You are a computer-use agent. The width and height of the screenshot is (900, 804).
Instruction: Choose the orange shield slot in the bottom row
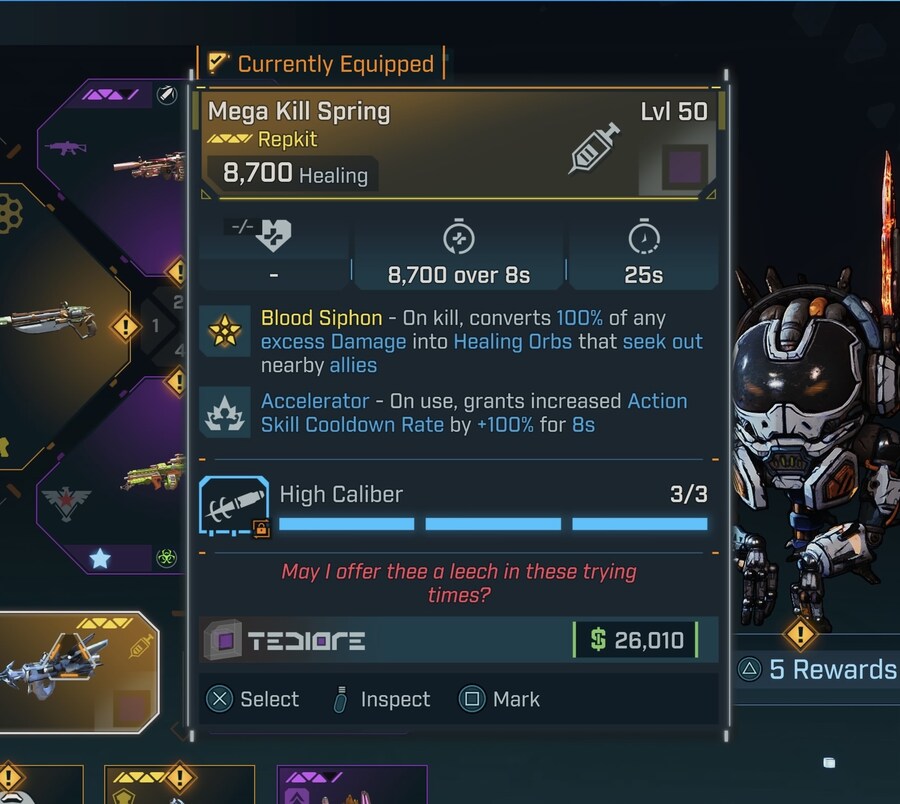(178, 786)
